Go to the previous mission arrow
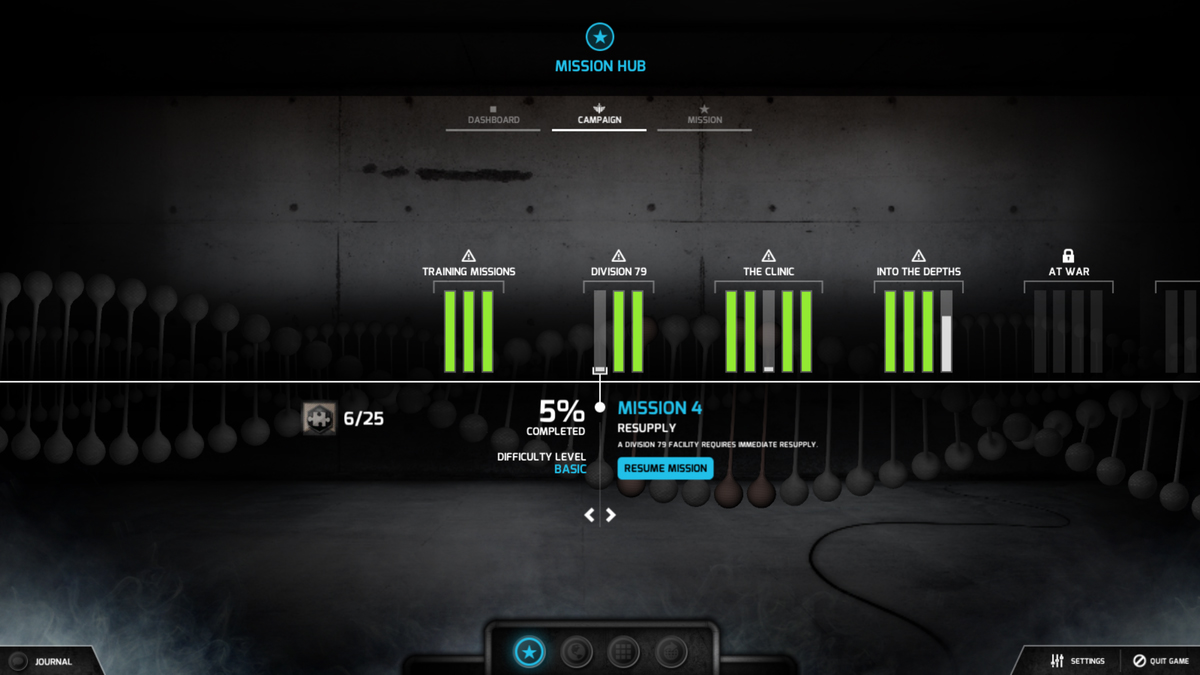The width and height of the screenshot is (1200, 675). (x=590, y=515)
